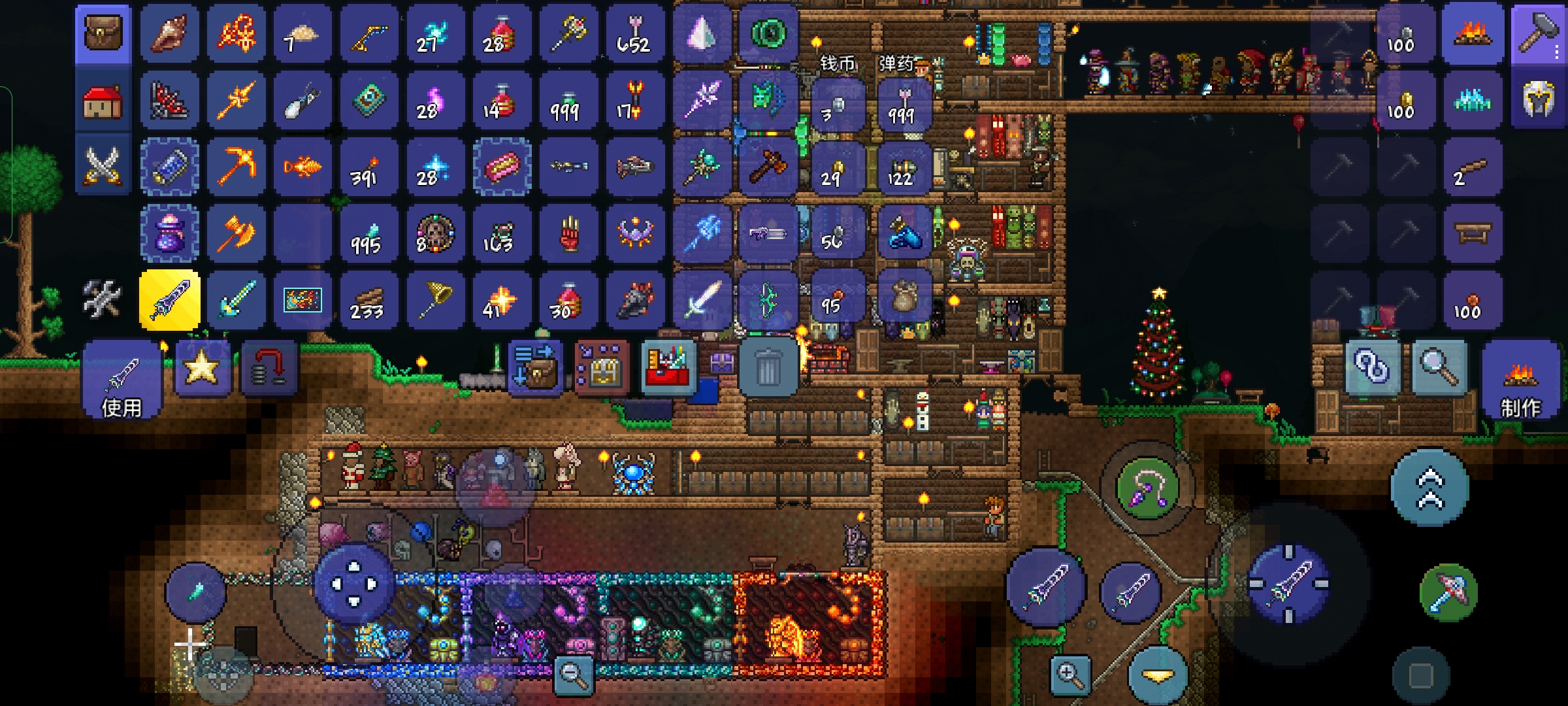
Task: Choose the campfire crafting recipe
Action: [1473, 34]
